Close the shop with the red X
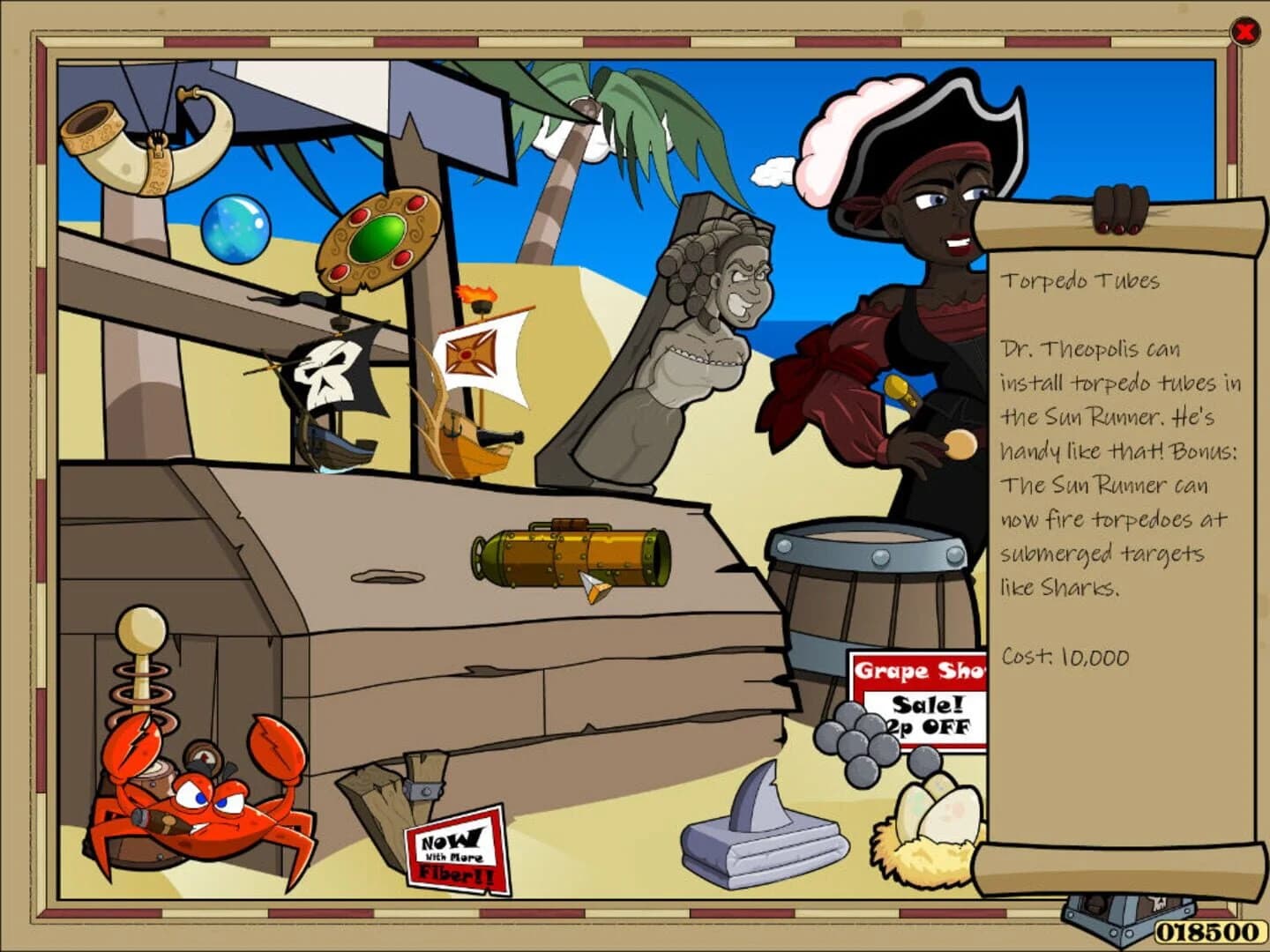Screen dimensions: 1270x952 (1244, 33)
